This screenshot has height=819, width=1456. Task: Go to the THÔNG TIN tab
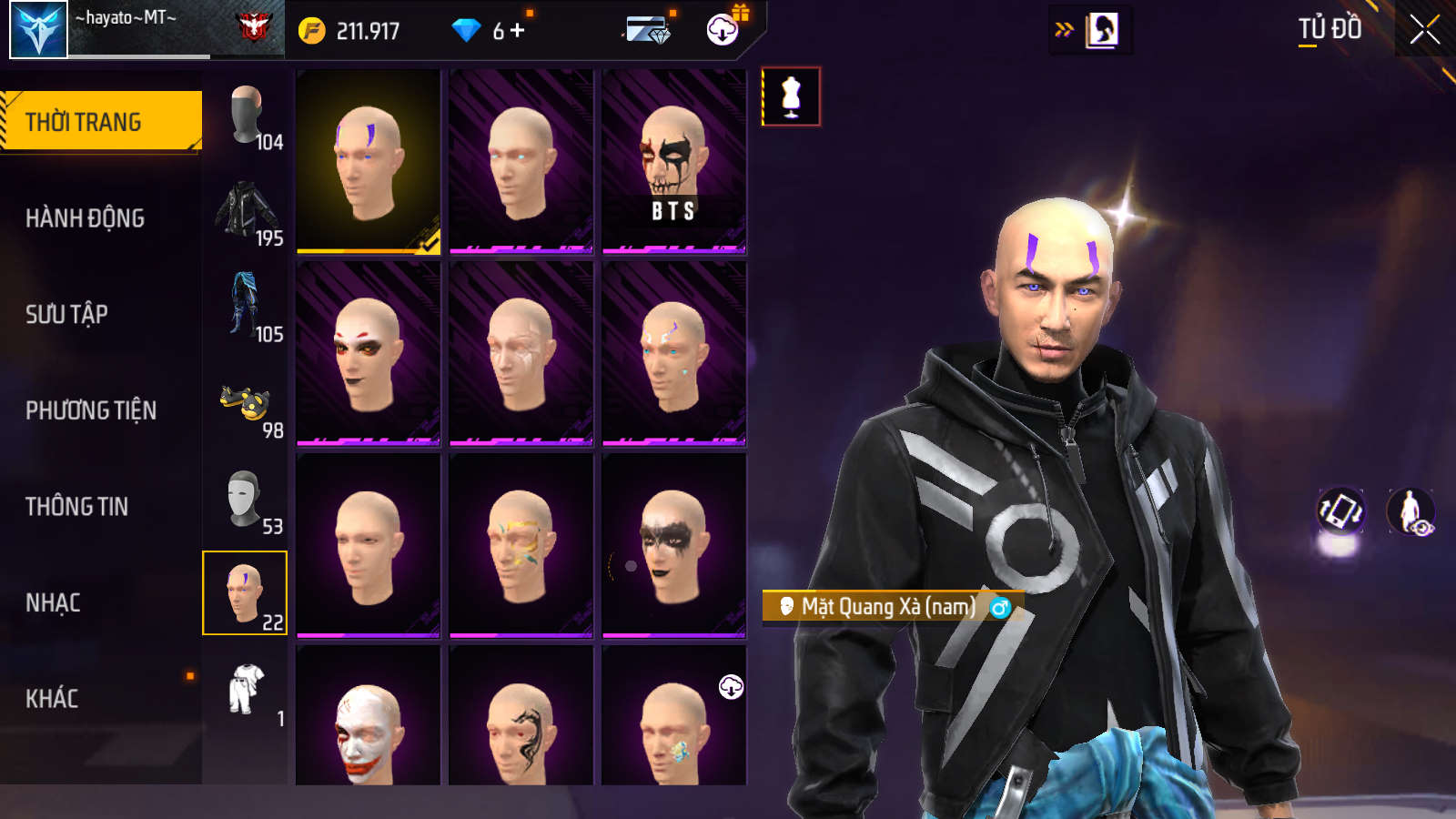point(76,506)
